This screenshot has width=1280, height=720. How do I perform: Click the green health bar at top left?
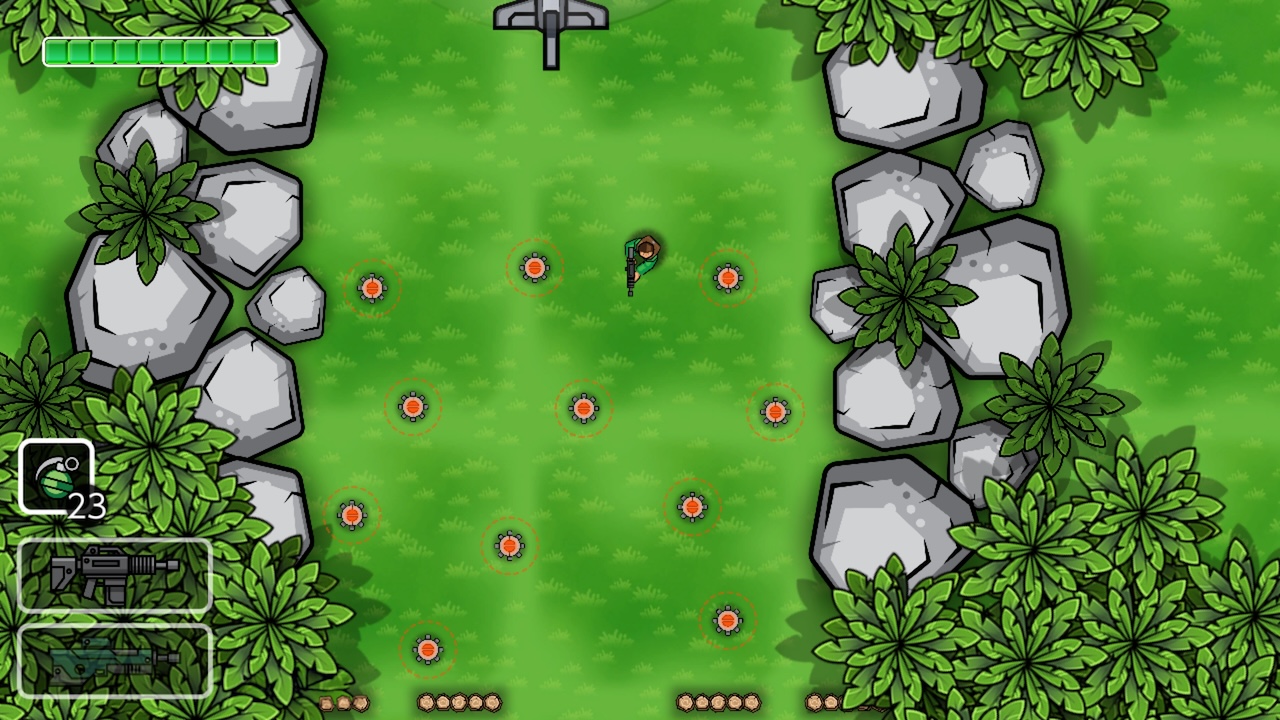tap(160, 51)
